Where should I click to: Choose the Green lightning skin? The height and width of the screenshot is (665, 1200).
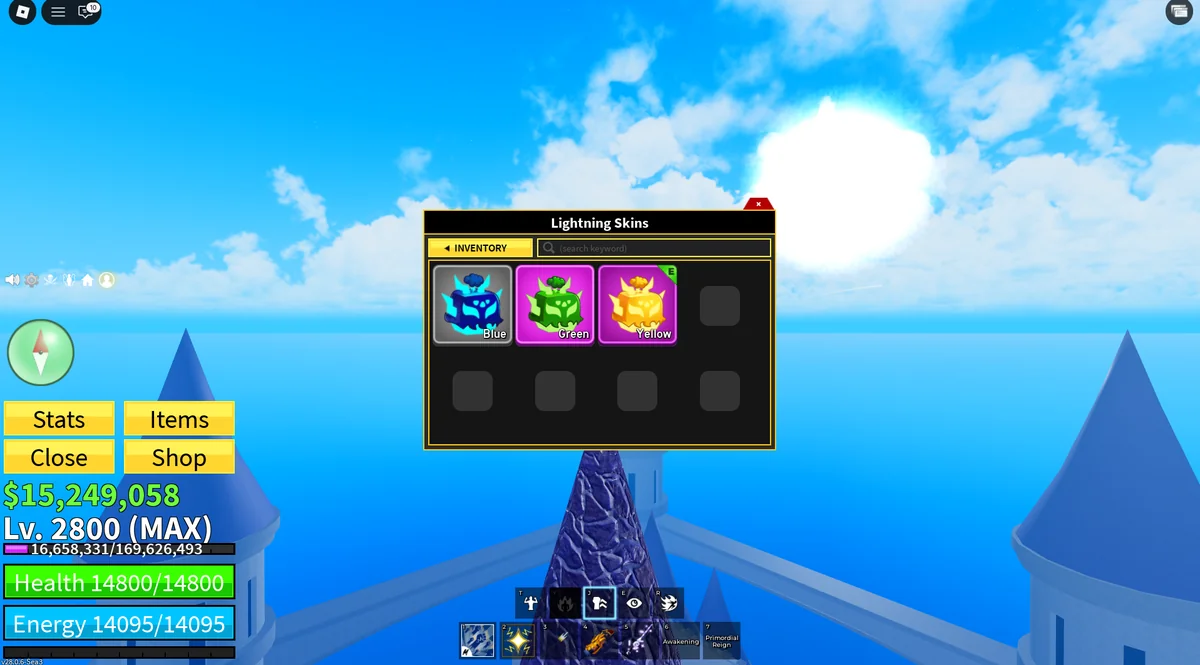pyautogui.click(x=555, y=305)
